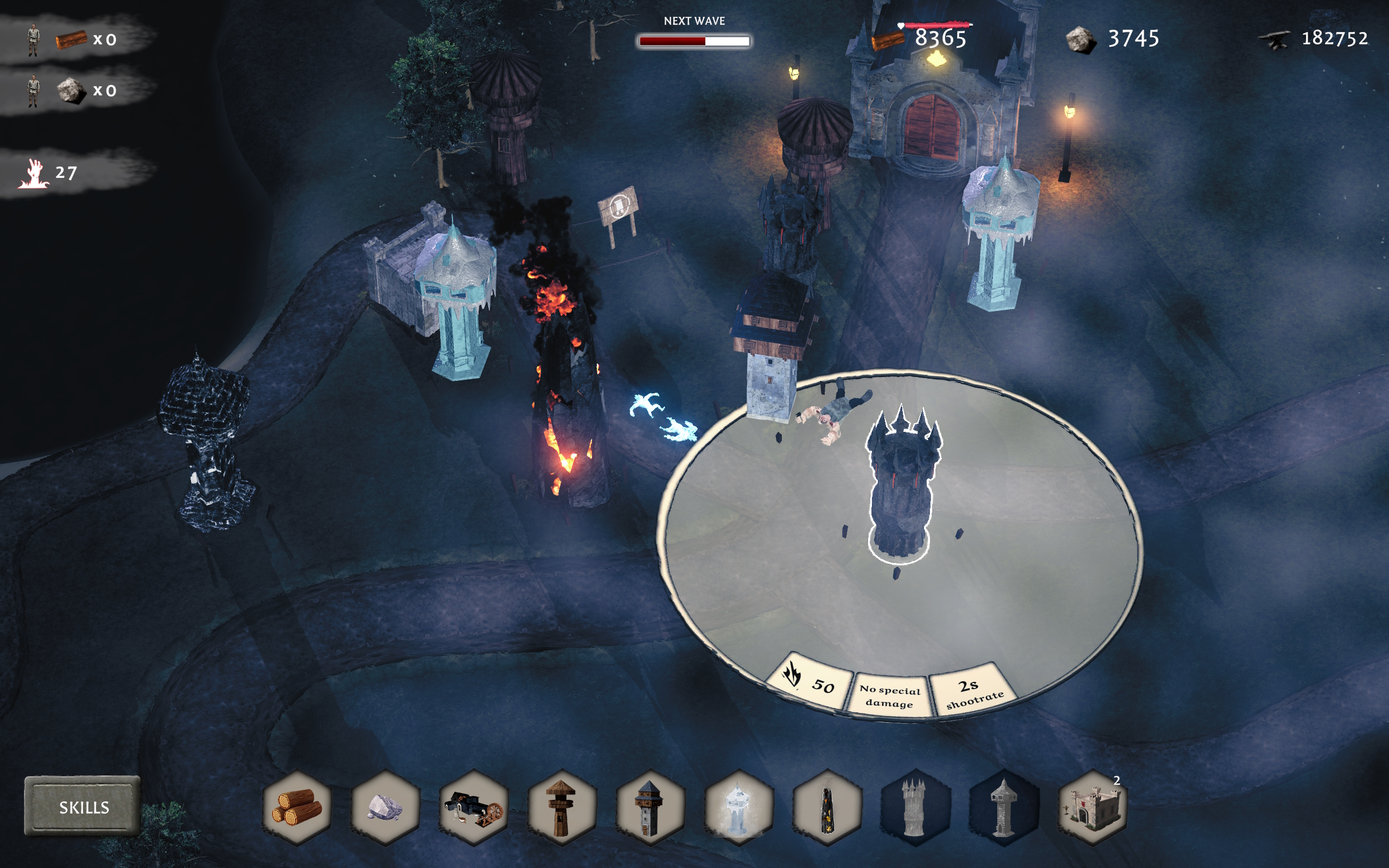The image size is (1389, 868).
Task: Pick the wooden watchtower
Action: [562, 807]
